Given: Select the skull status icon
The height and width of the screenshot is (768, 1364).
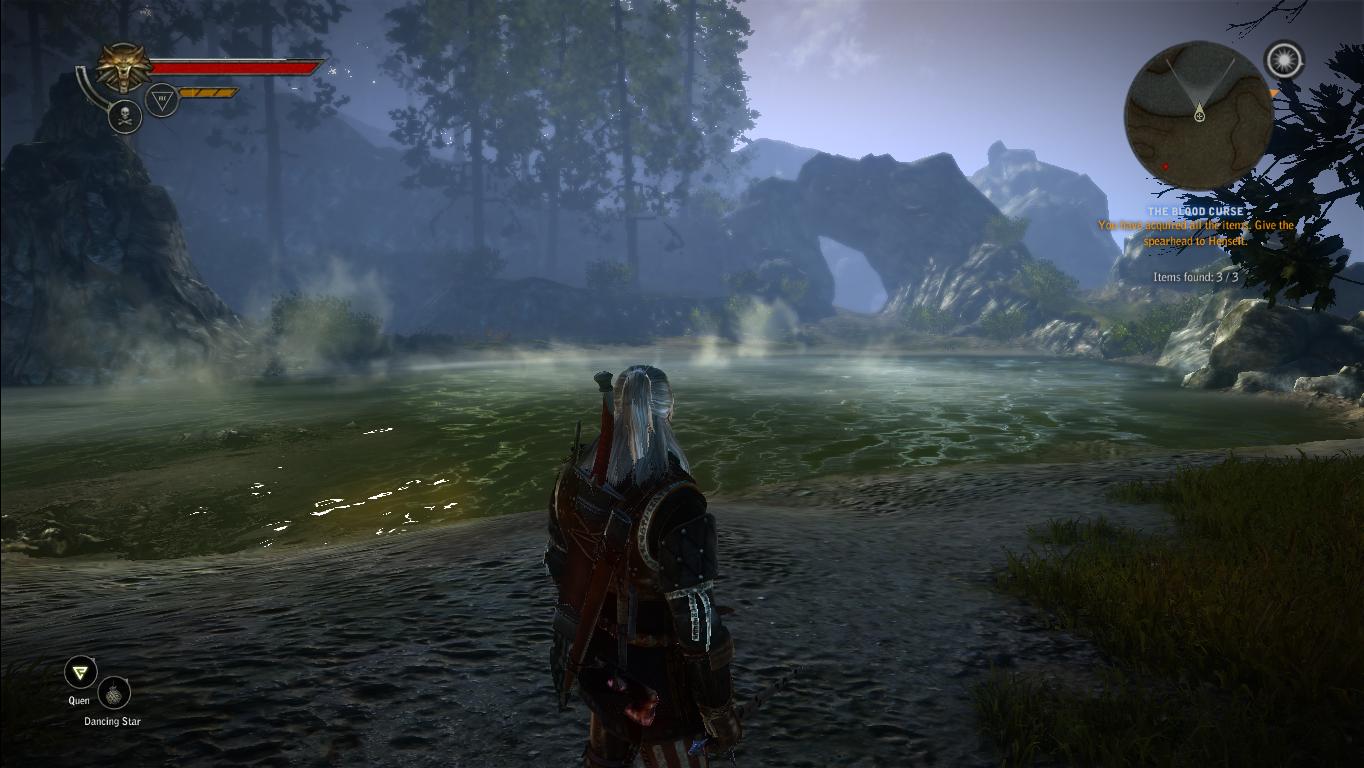Looking at the screenshot, I should (124, 116).
